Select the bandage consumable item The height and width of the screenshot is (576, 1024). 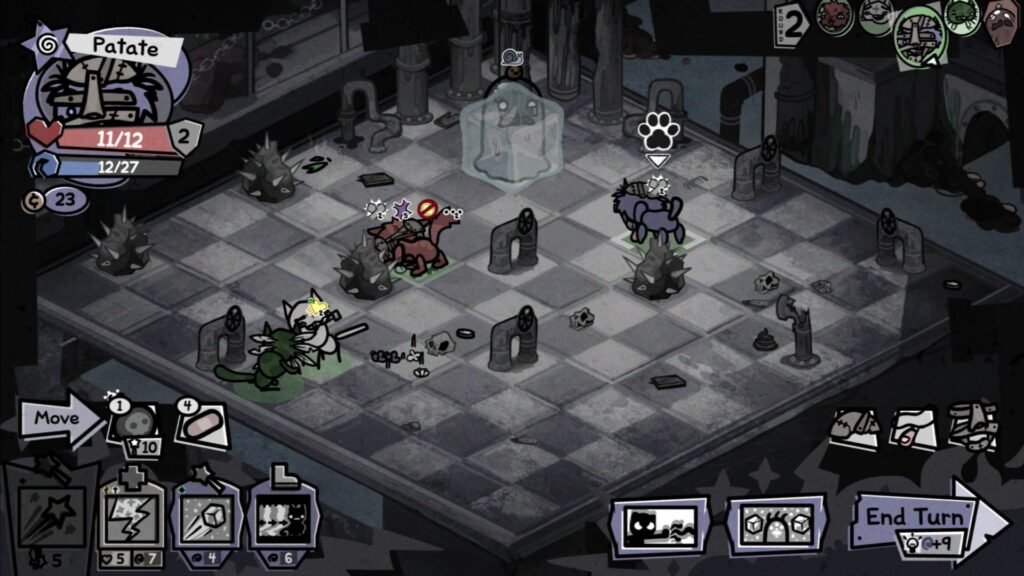coord(203,424)
